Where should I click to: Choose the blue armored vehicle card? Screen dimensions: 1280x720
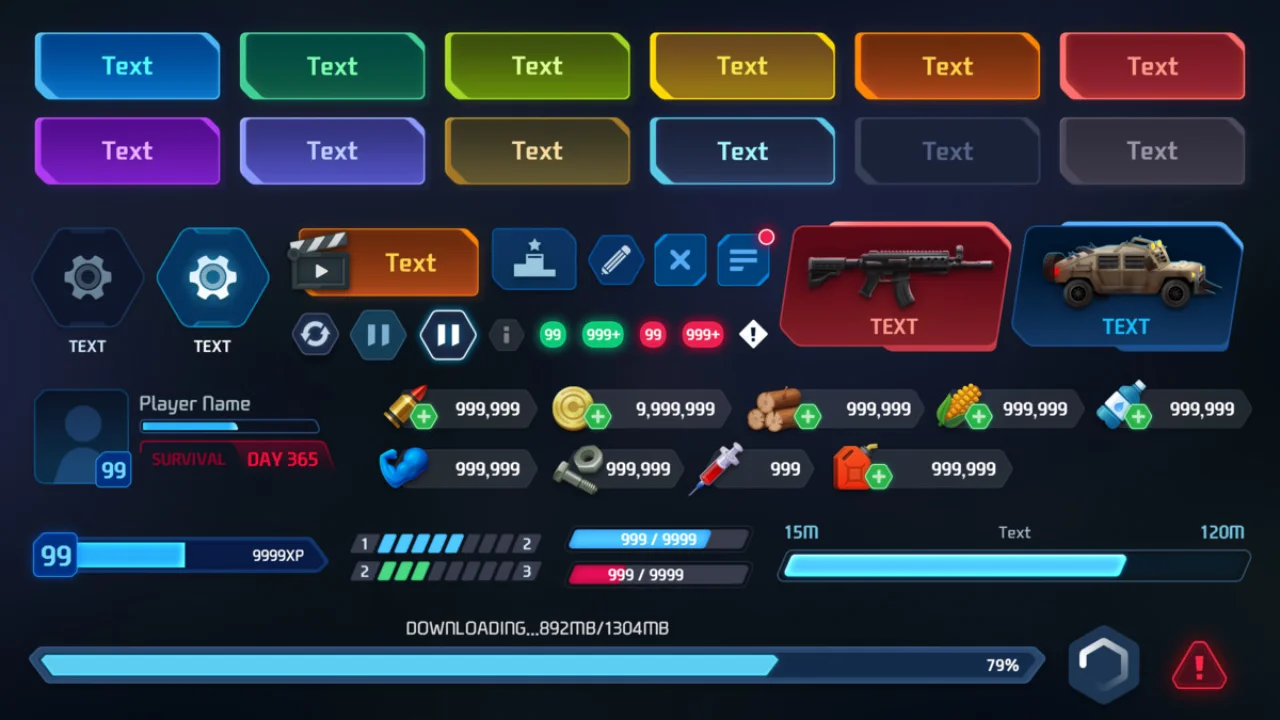click(1126, 284)
